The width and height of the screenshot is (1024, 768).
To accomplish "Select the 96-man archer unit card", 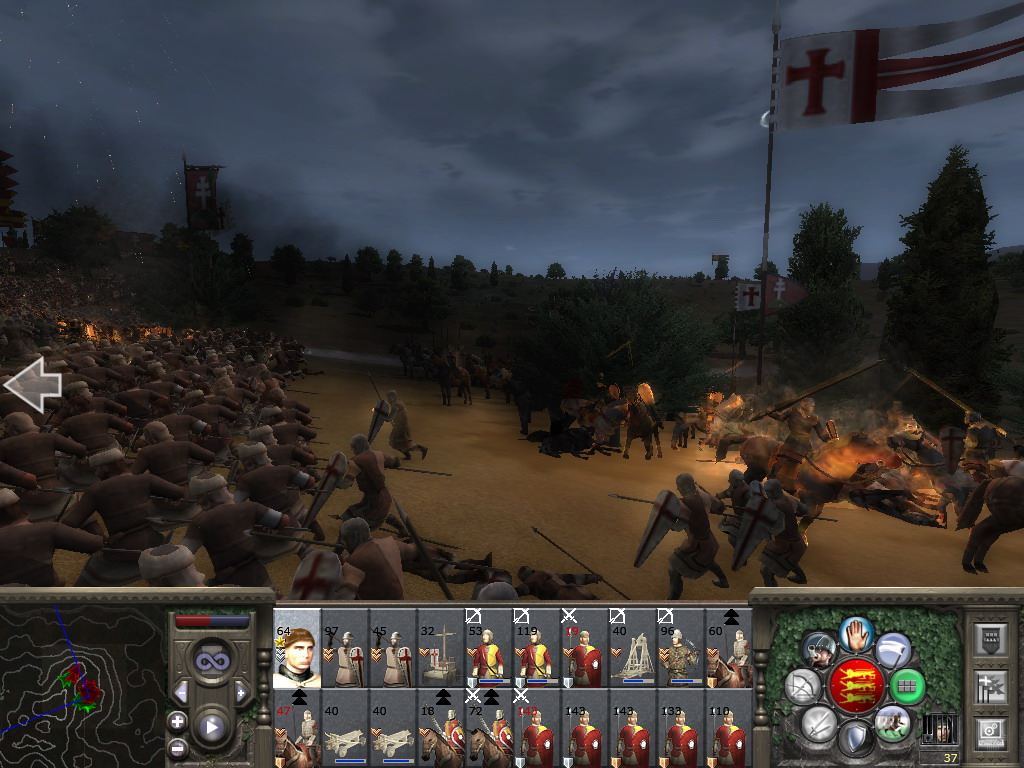I will coord(681,648).
